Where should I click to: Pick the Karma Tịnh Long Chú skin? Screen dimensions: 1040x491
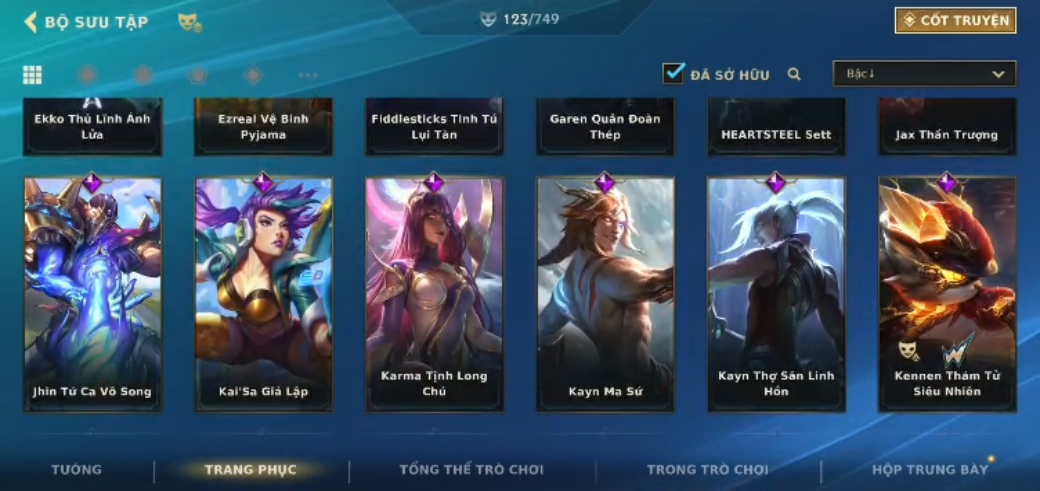click(x=434, y=294)
